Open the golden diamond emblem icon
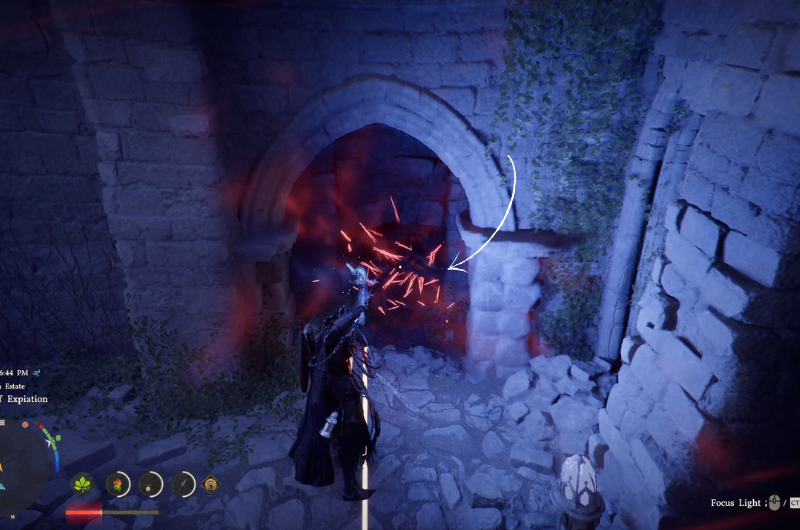This screenshot has height=530, width=800. click(x=211, y=484)
